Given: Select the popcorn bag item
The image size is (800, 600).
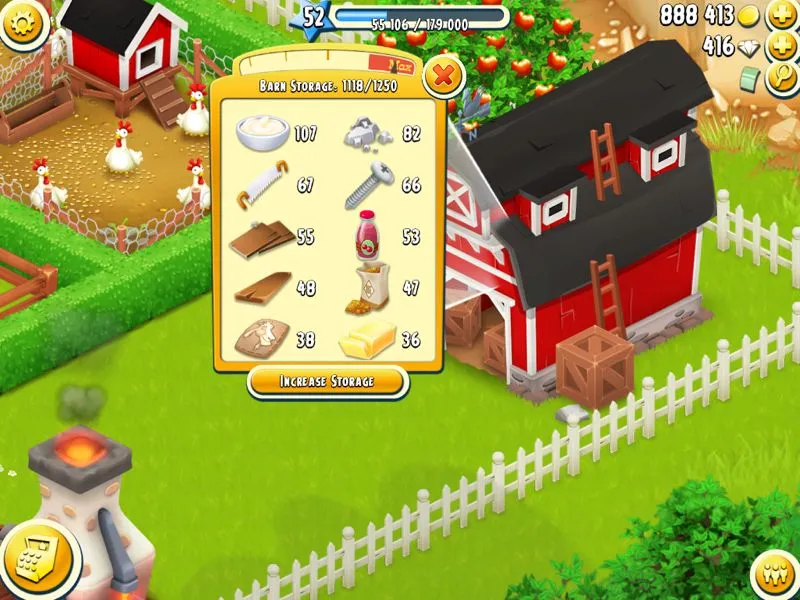Looking at the screenshot, I should [370, 289].
